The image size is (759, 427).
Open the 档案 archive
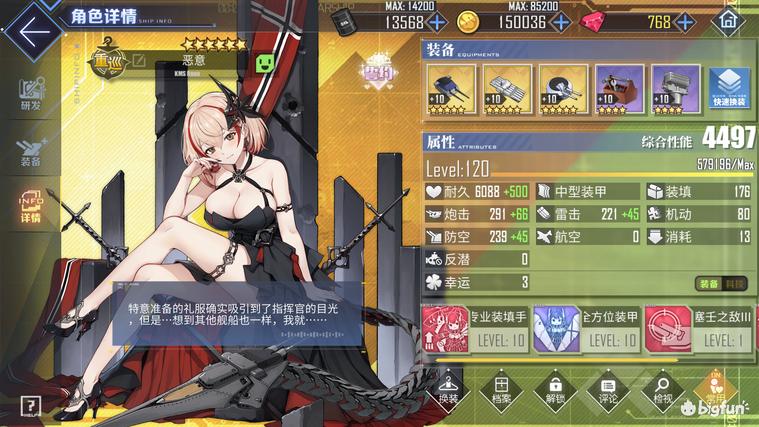point(501,389)
